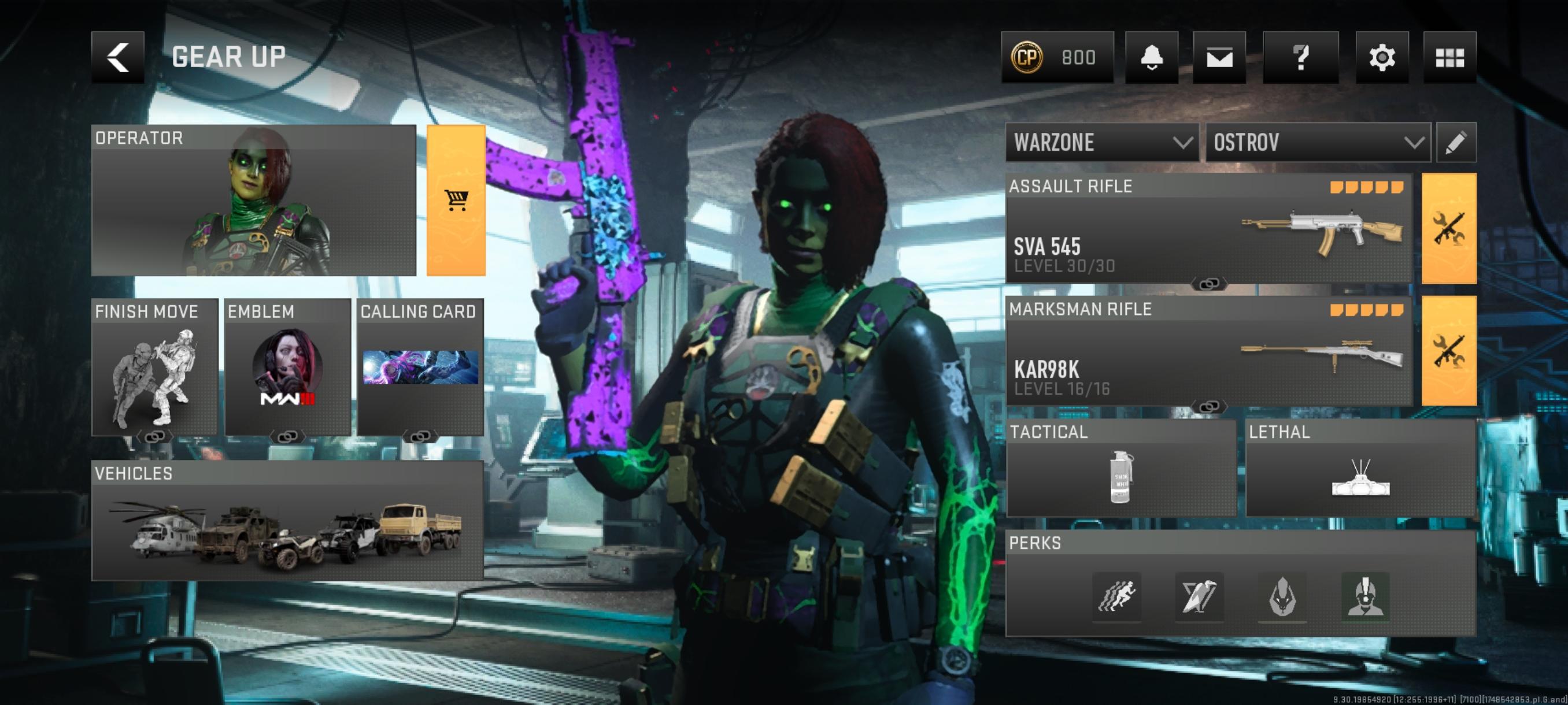Click the pencil edit loadout button
Image resolution: width=1568 pixels, height=705 pixels.
pyautogui.click(x=1455, y=142)
